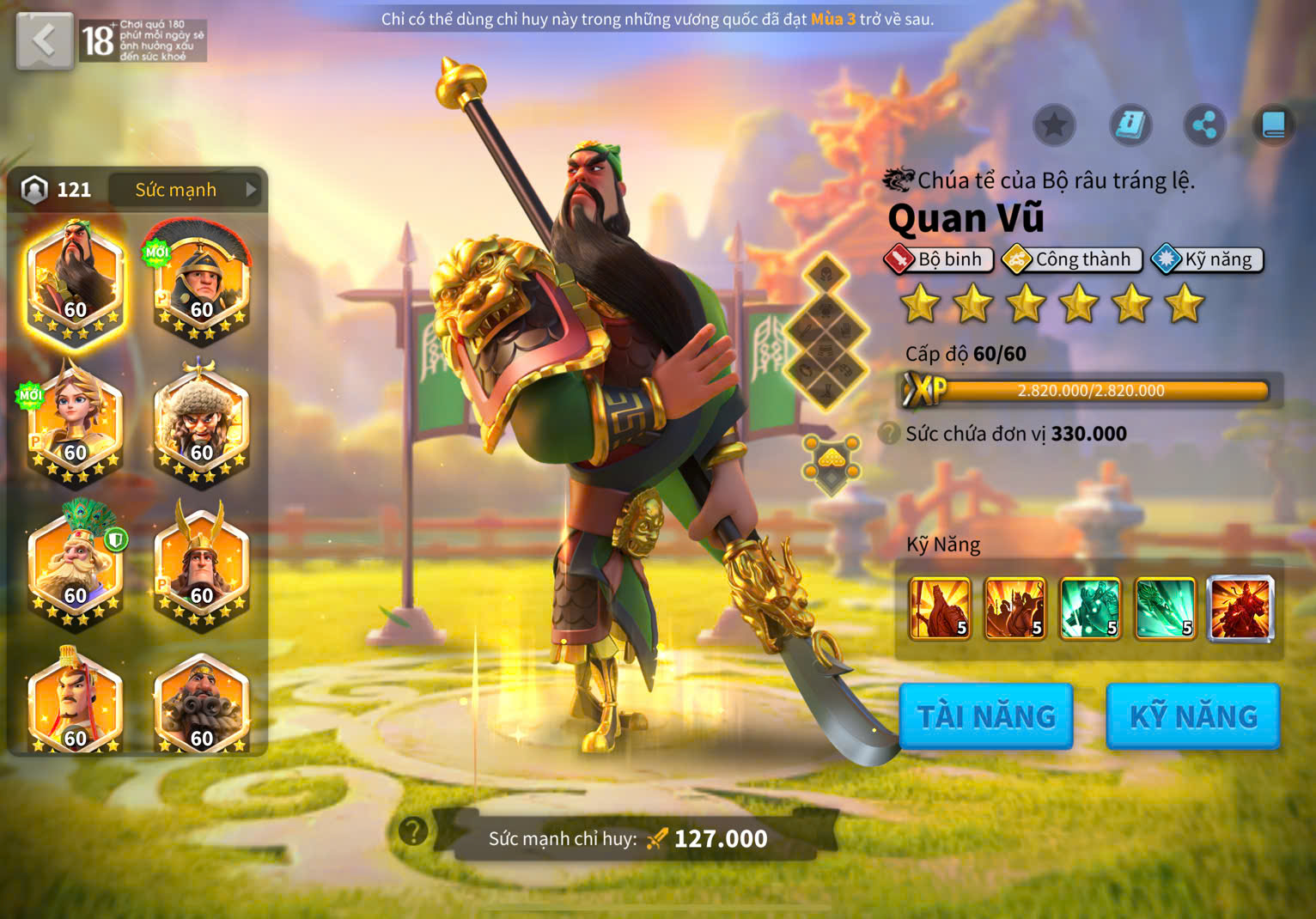
Task: Choose the Roman helmet commander marked MỚI
Action: coord(201,281)
